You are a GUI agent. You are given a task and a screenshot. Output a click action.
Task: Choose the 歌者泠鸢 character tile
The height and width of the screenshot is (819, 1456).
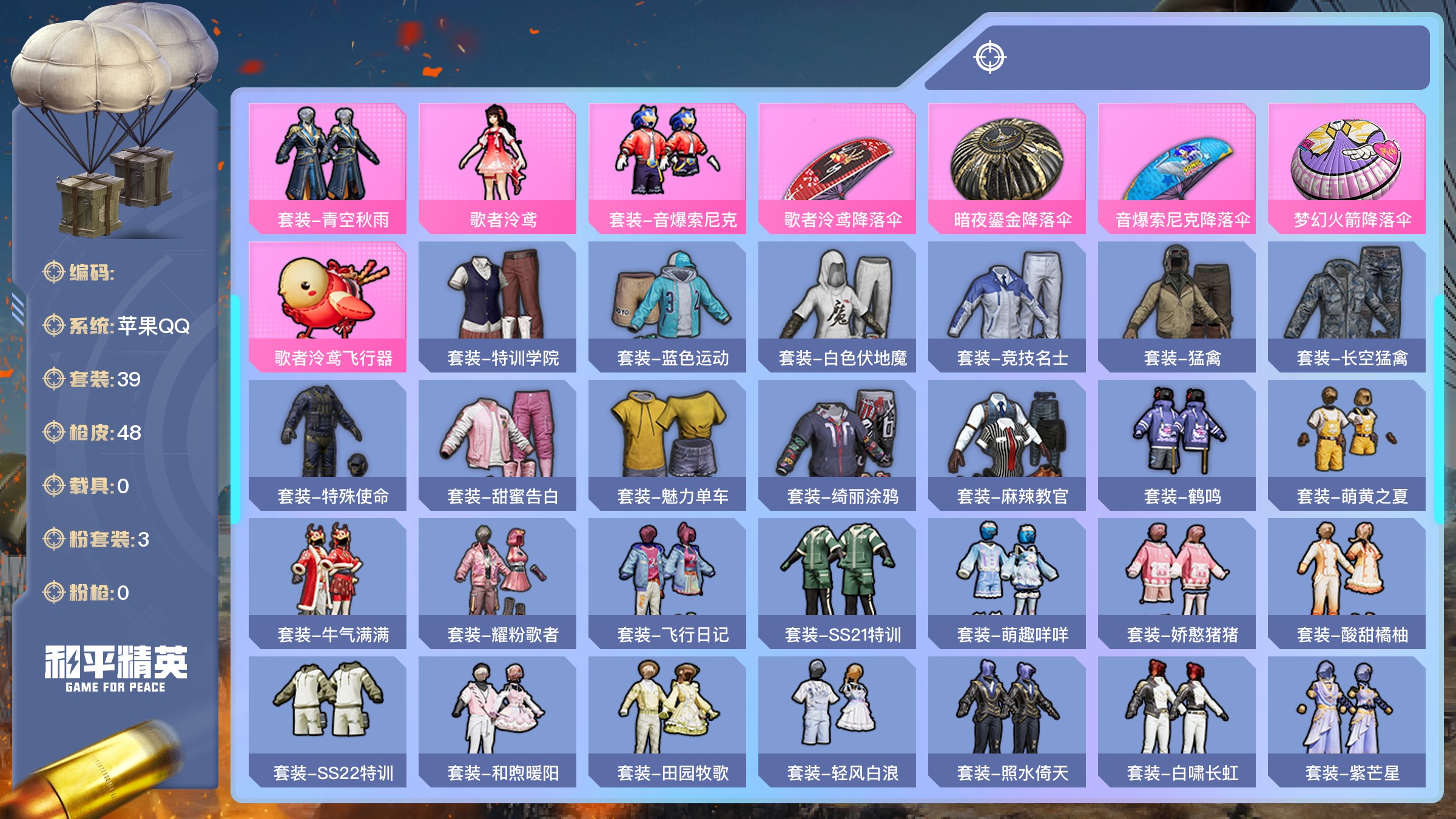[497, 168]
